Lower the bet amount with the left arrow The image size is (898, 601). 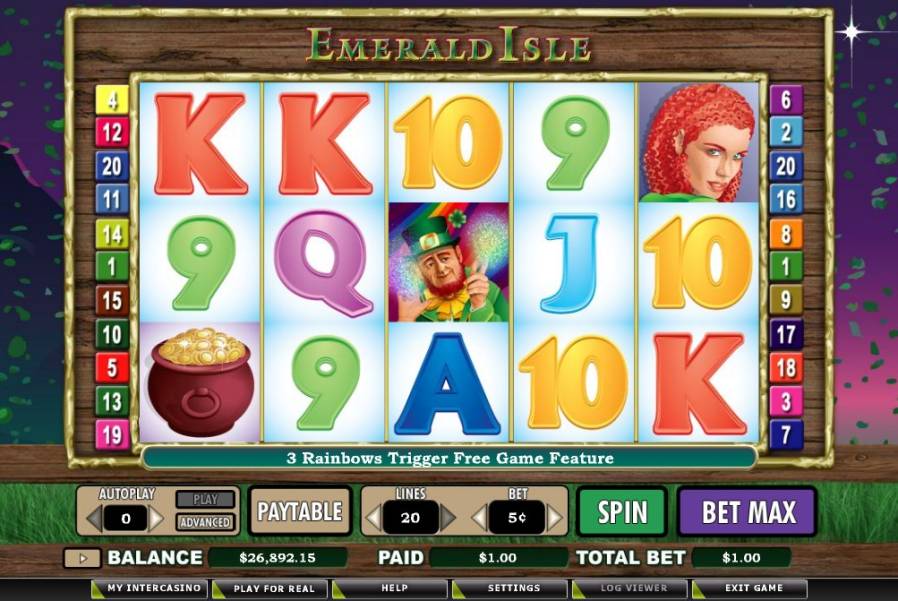pyautogui.click(x=479, y=517)
